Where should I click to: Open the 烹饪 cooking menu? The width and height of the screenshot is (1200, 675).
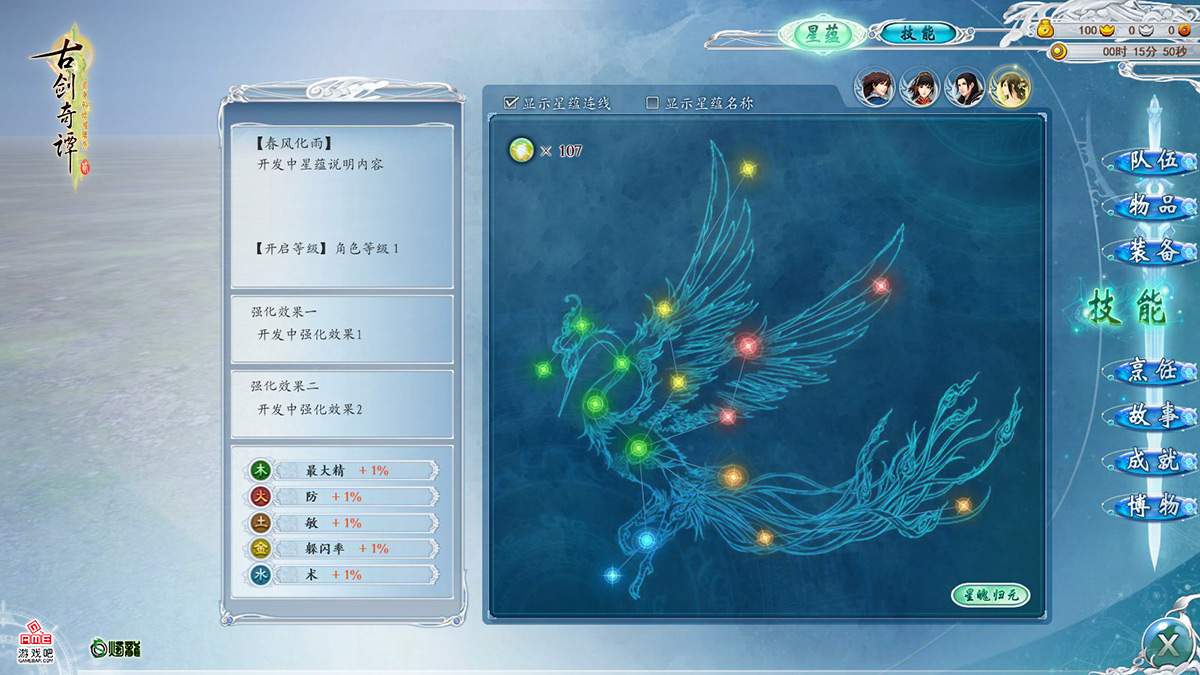coord(1152,371)
